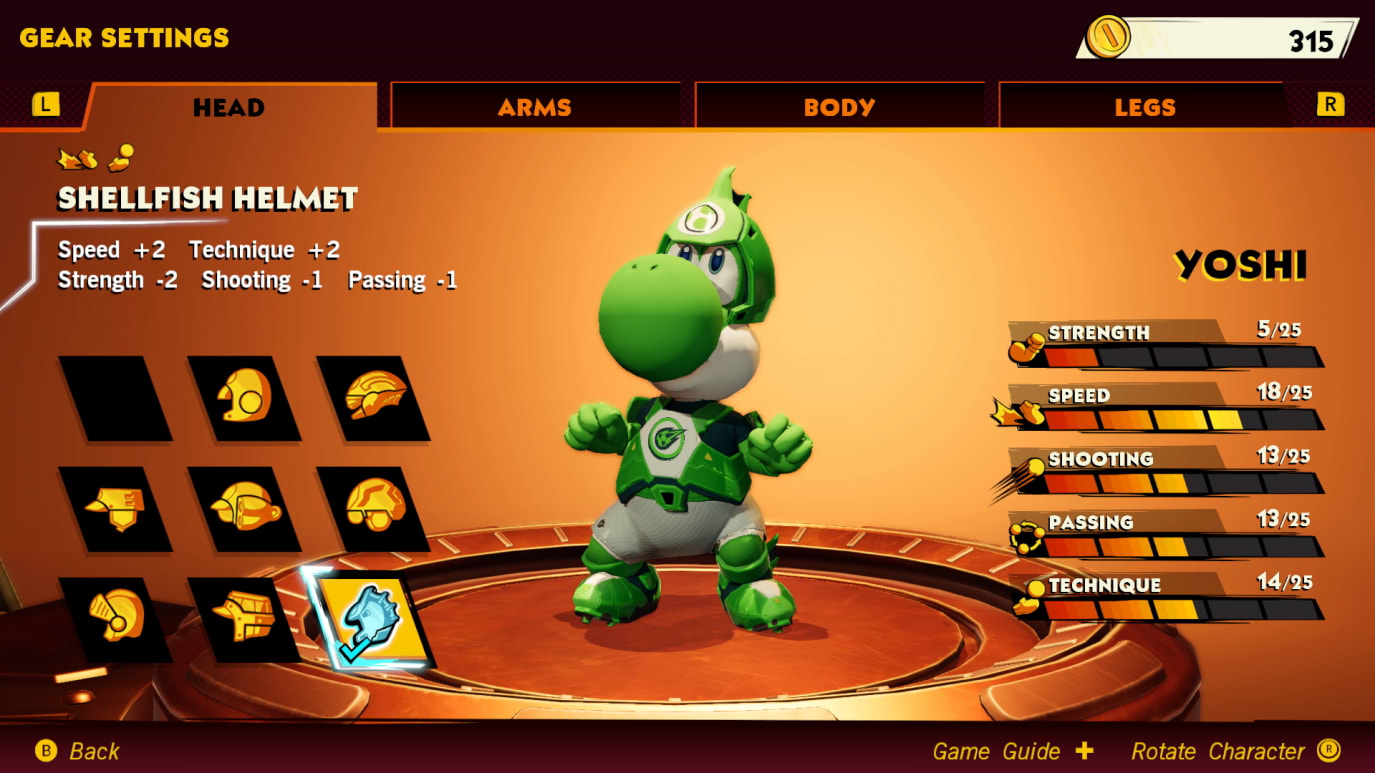Equip the helmet with twin exhaust pipes

point(244,509)
